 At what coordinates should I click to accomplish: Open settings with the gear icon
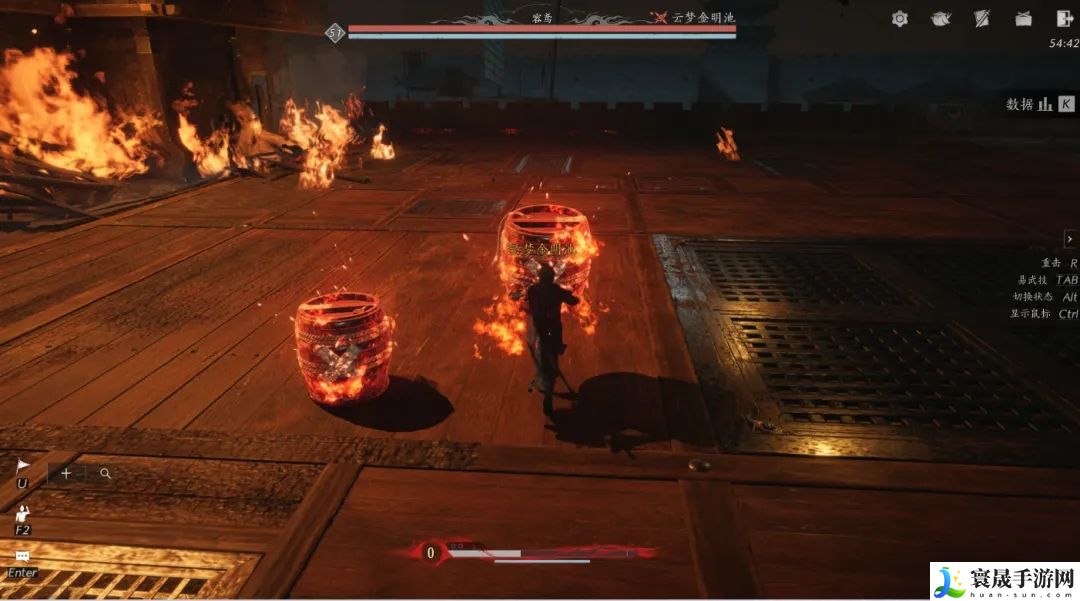coord(900,19)
